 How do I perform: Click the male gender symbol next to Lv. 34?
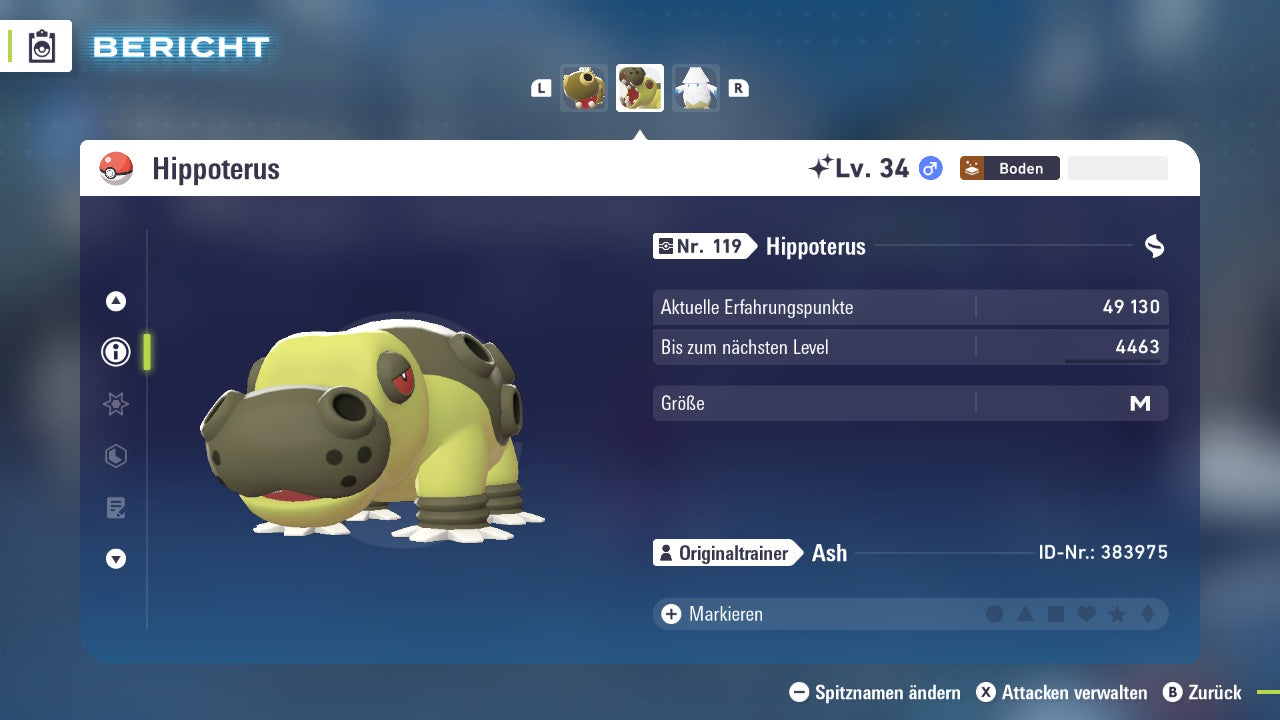(930, 169)
